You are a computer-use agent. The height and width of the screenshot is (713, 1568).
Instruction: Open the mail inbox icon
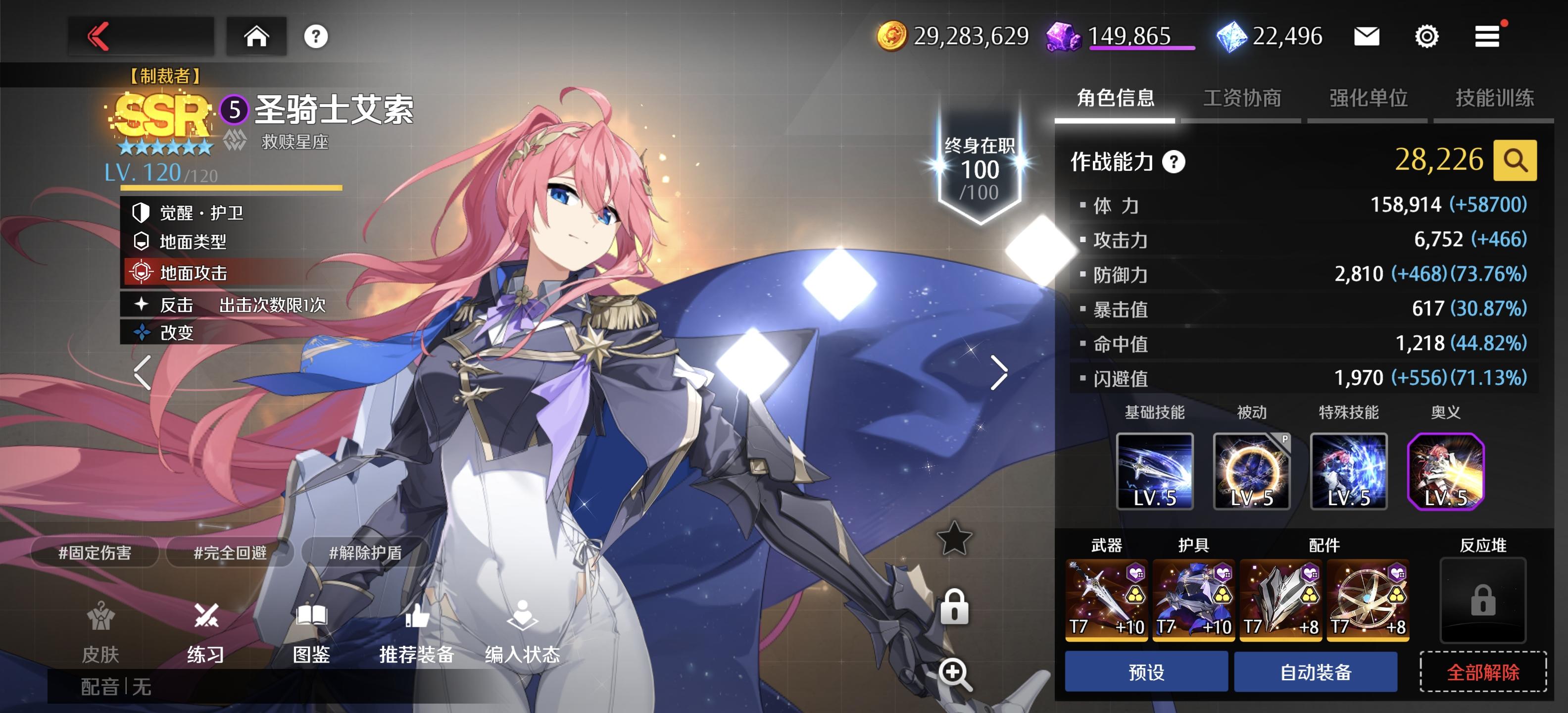(x=1368, y=37)
